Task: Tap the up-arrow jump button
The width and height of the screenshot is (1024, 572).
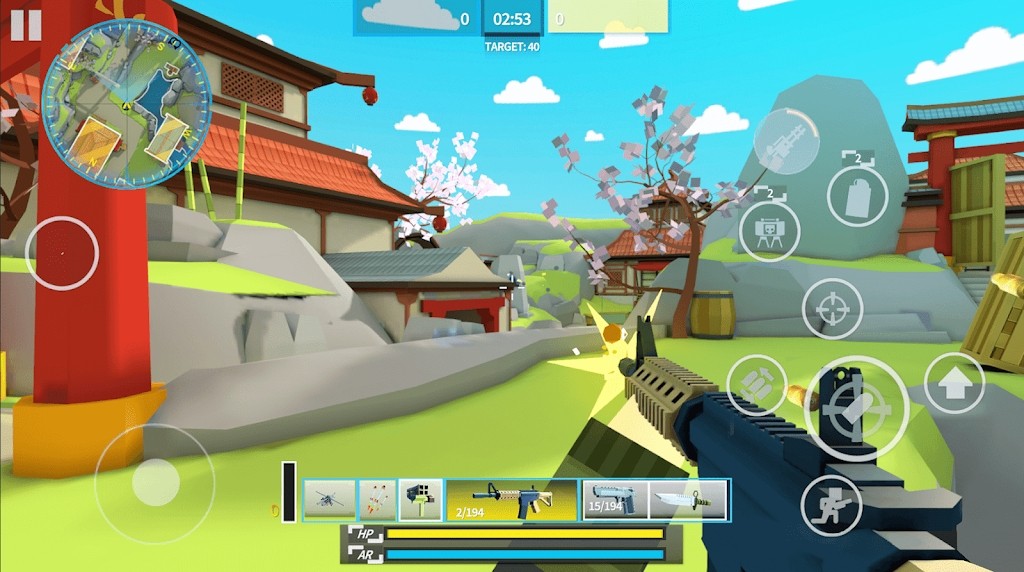Action: click(954, 383)
